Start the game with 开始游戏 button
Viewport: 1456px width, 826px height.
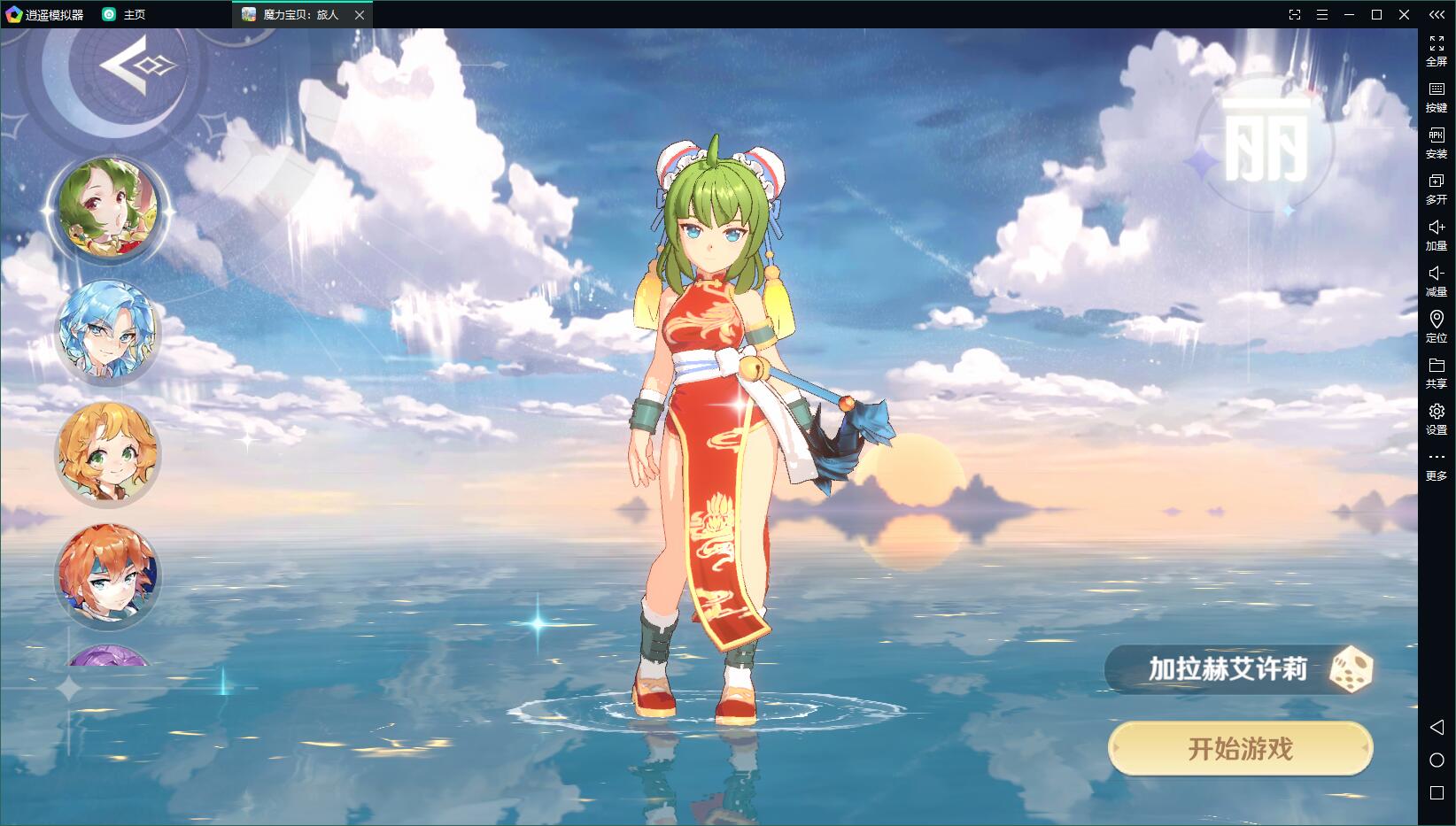click(x=1240, y=749)
